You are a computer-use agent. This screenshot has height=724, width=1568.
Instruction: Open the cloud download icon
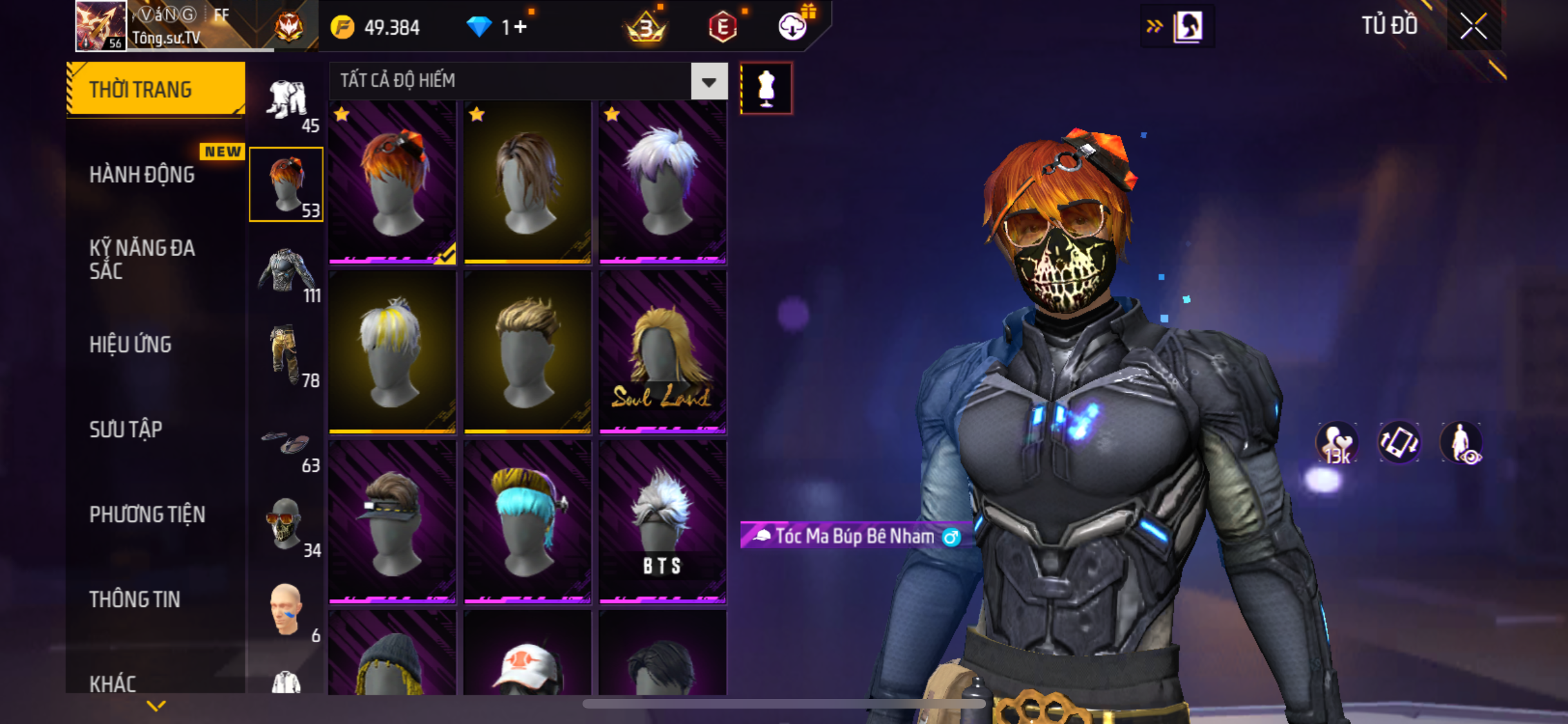pos(792,27)
